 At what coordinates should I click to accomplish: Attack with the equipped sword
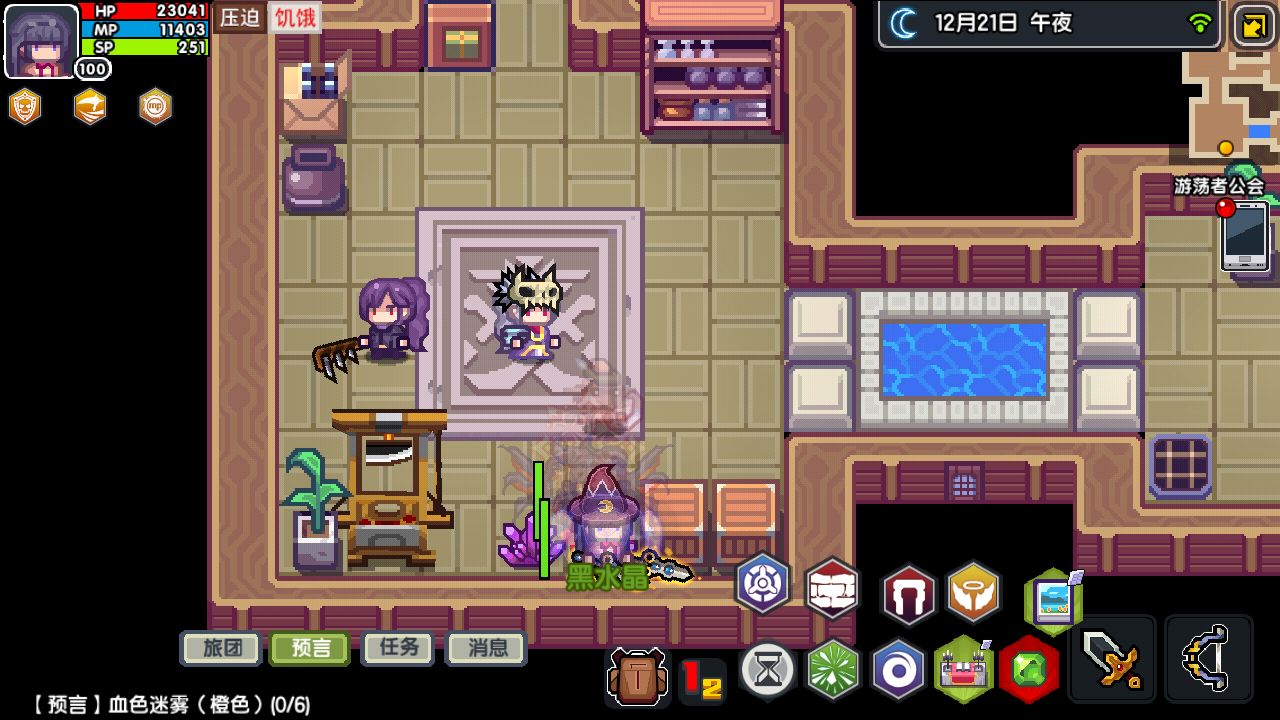(x=1111, y=658)
